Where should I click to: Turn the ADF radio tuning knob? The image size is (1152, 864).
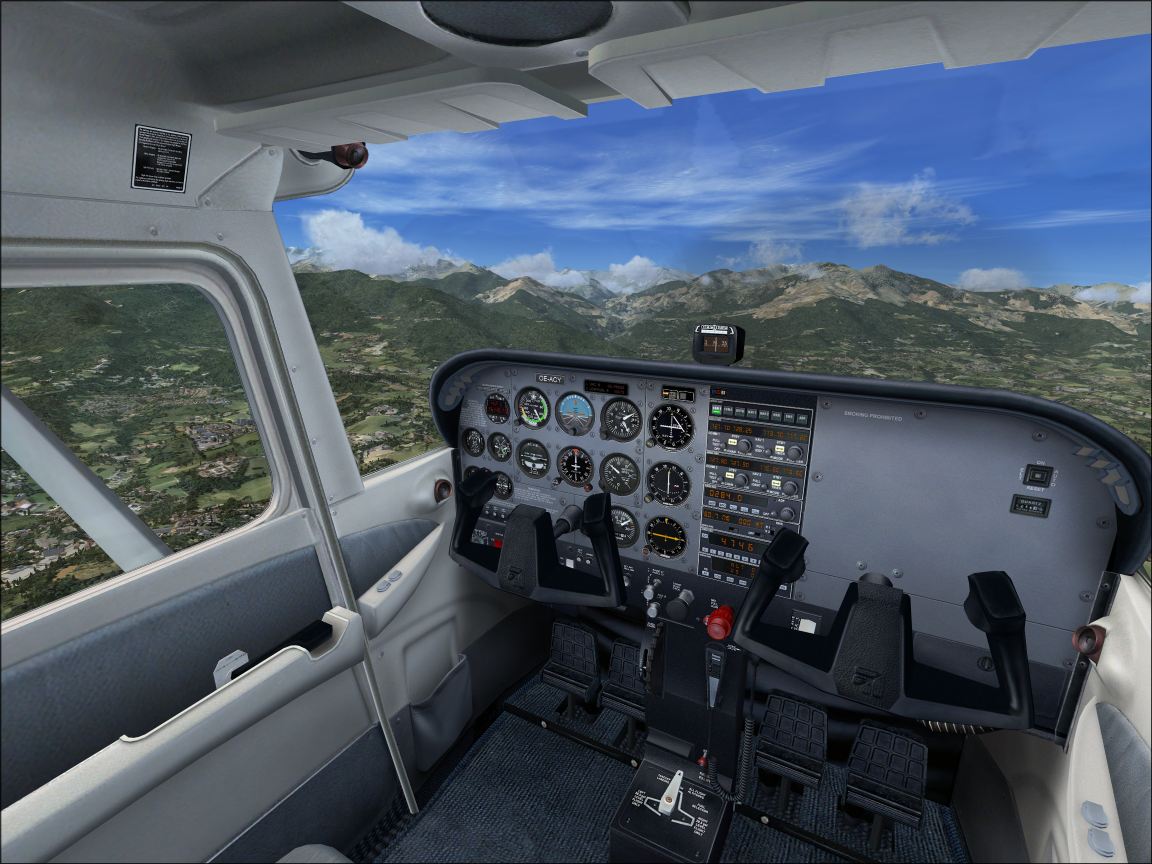[788, 513]
